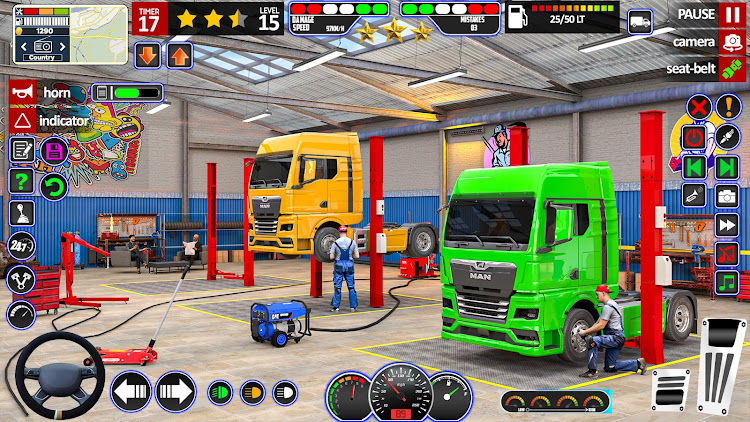Toggle the green headlight icon
The width and height of the screenshot is (750, 422).
220,391
